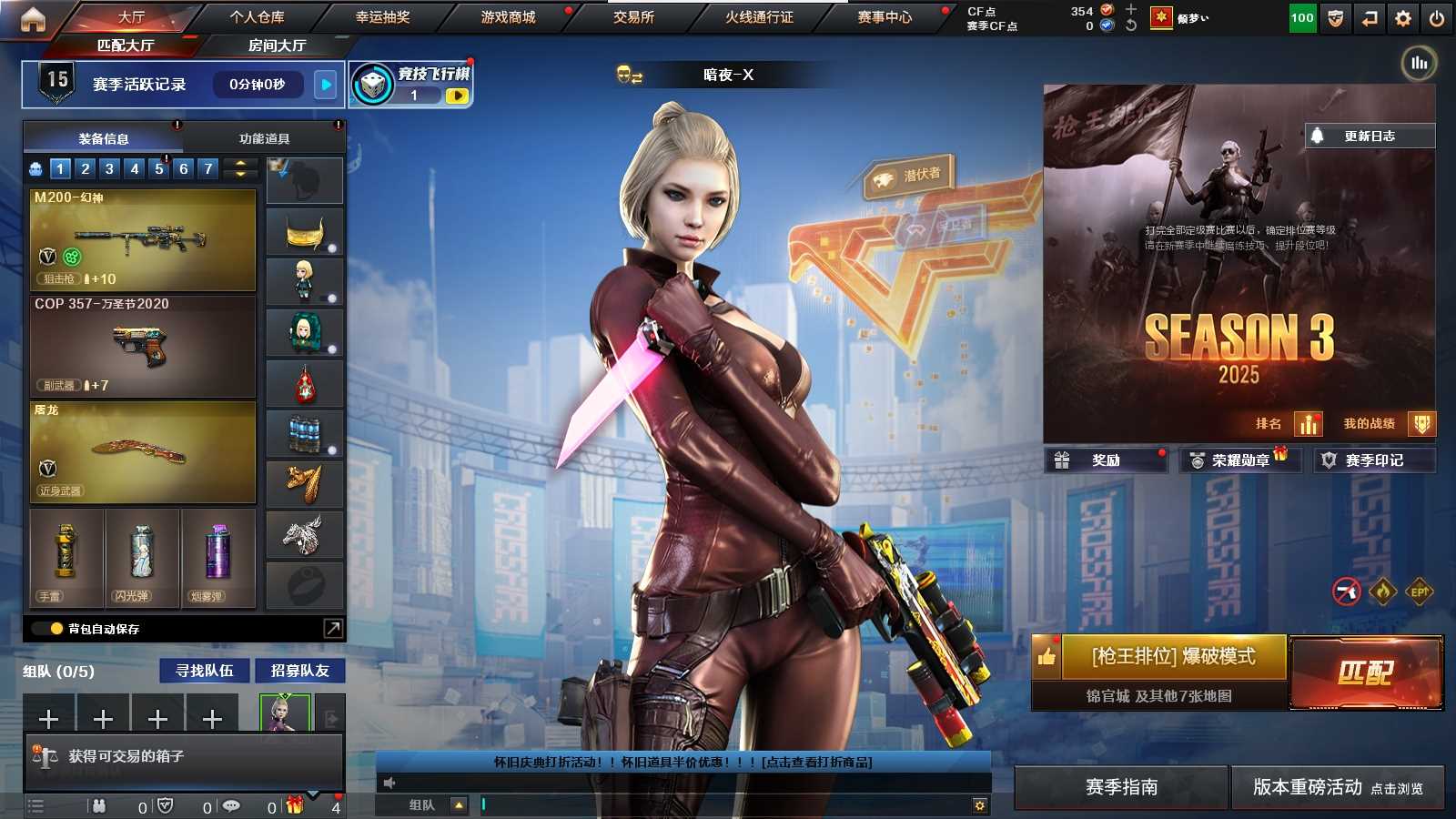Open the 赛季印记 season mark panel

(x=1376, y=460)
